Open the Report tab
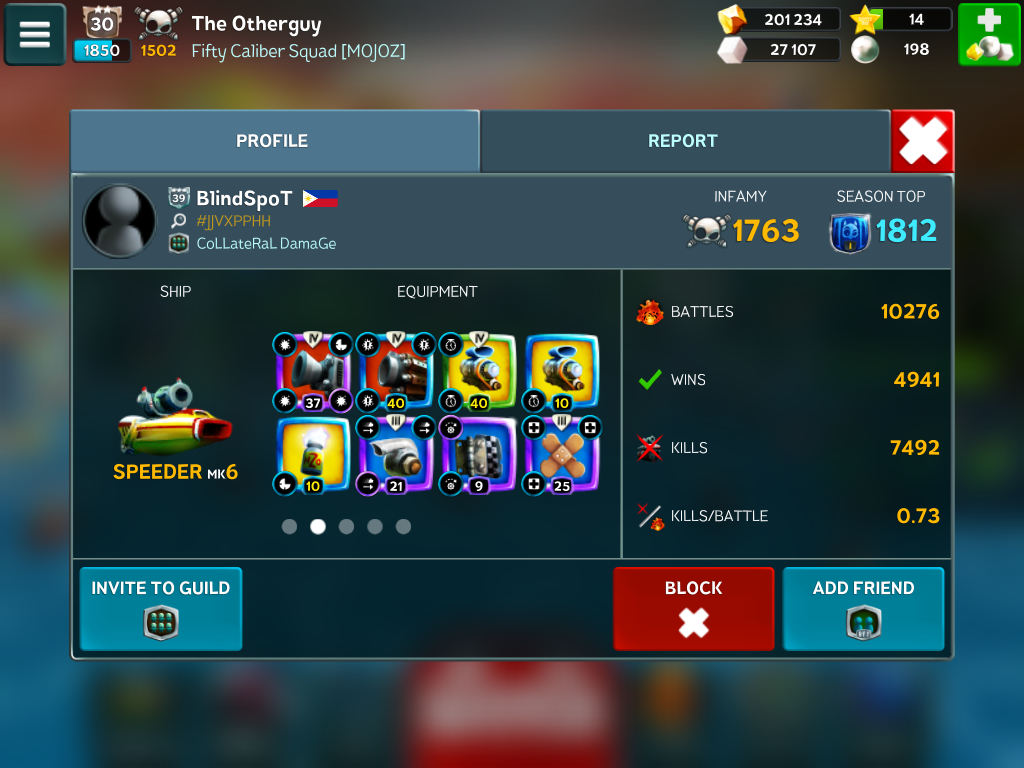 point(683,141)
